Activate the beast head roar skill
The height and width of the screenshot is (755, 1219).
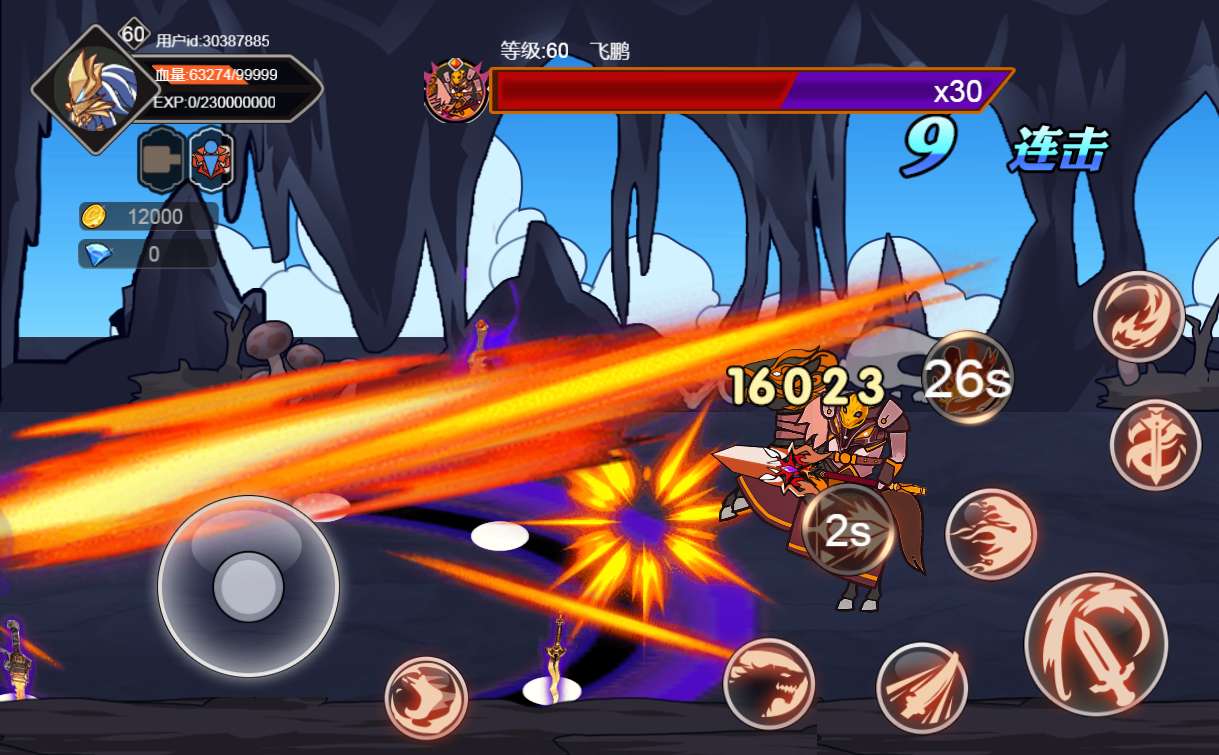(x=768, y=684)
